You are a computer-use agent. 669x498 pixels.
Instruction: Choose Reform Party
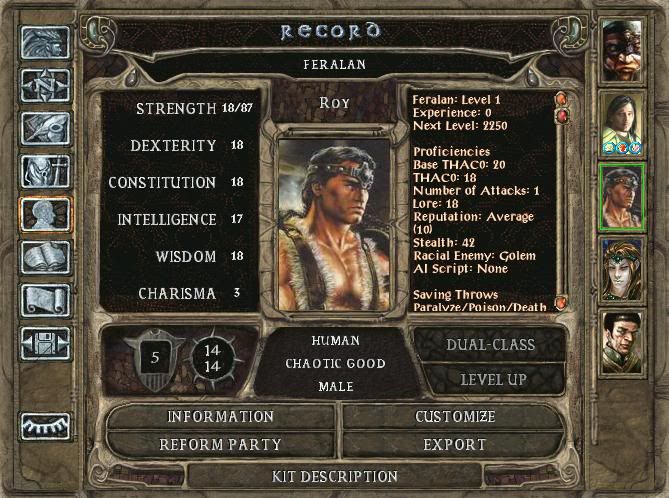(x=220, y=444)
